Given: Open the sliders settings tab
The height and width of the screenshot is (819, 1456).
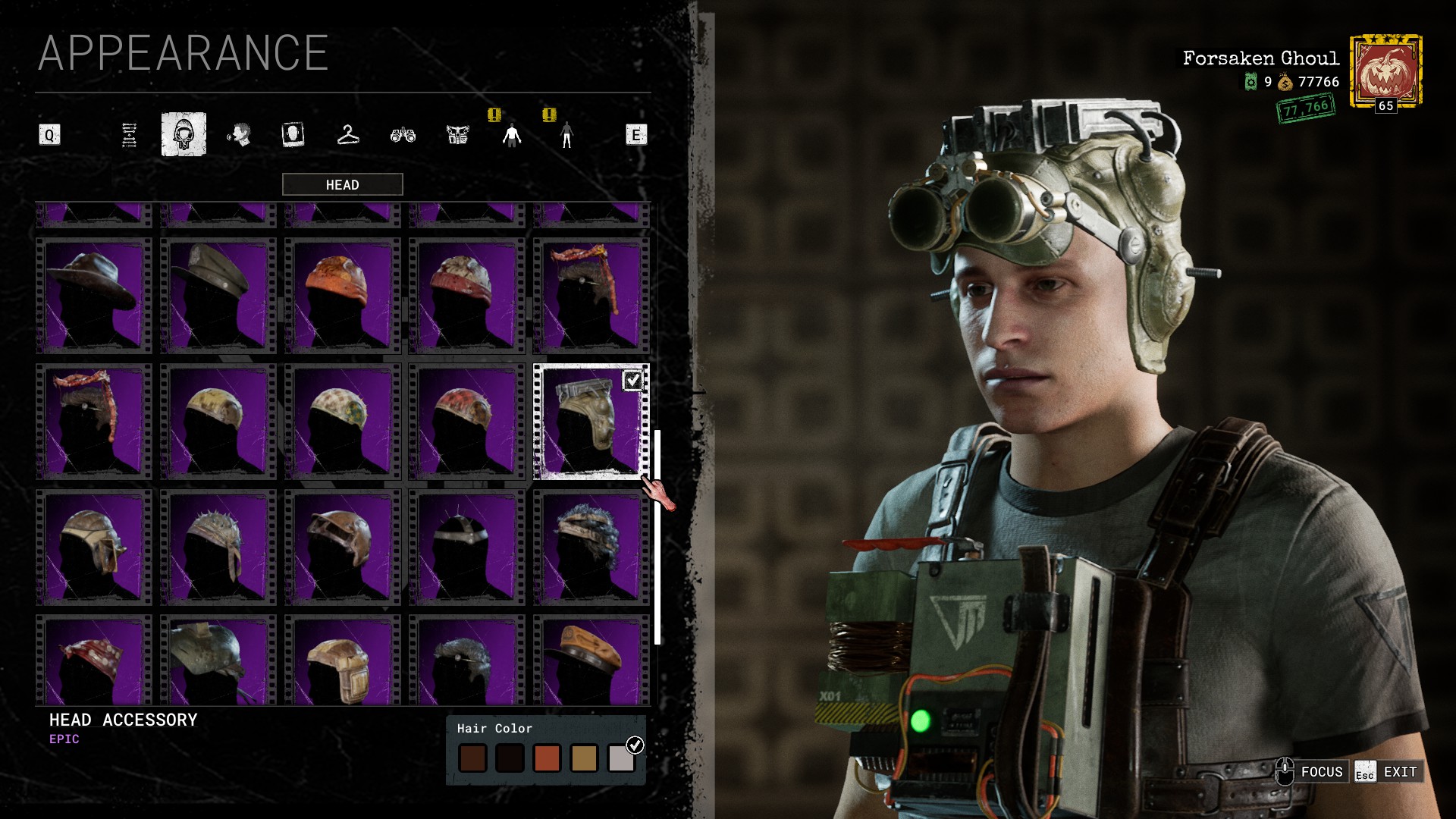Looking at the screenshot, I should (129, 135).
